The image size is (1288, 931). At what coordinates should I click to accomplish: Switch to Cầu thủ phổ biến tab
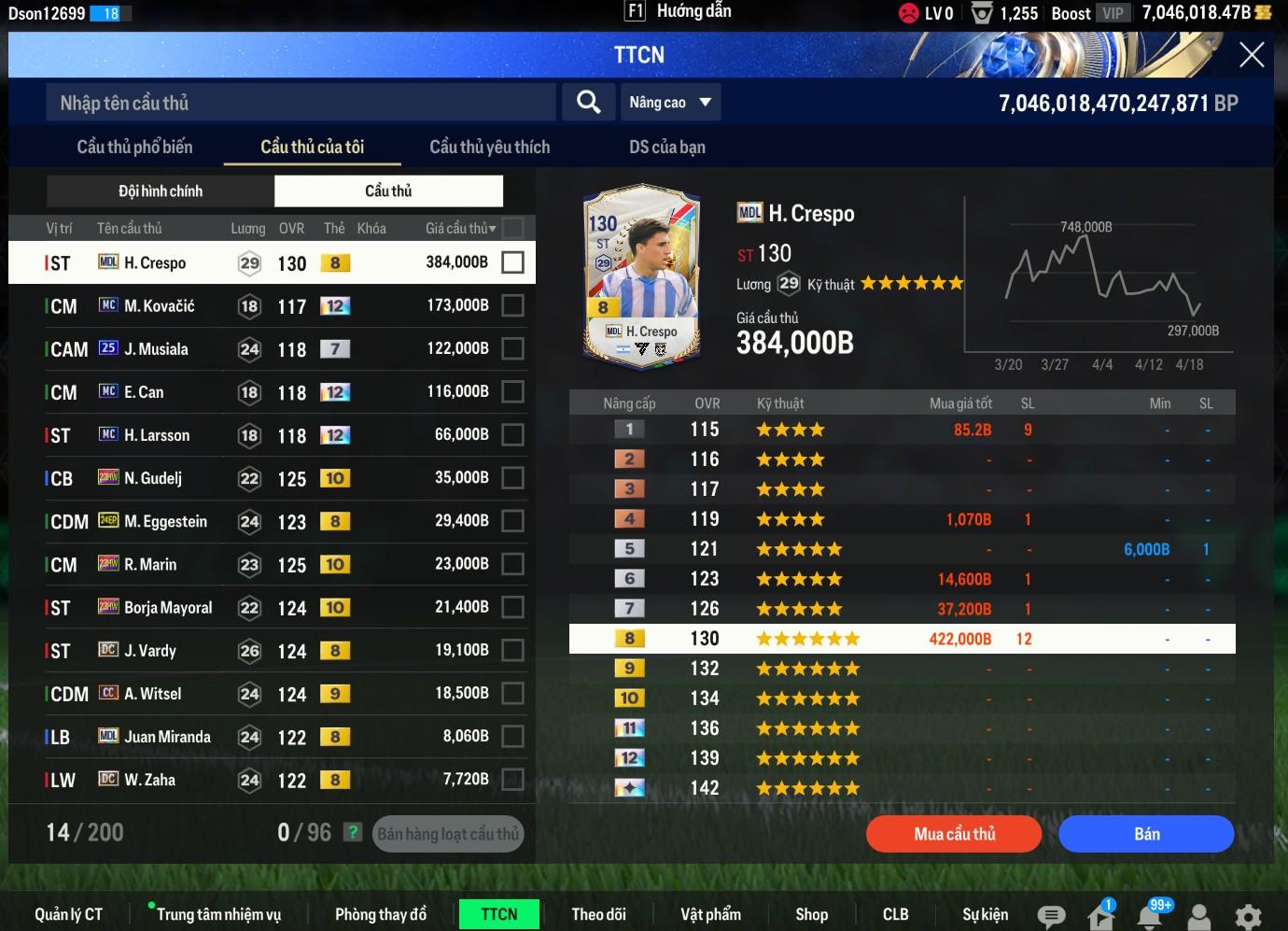[x=134, y=147]
